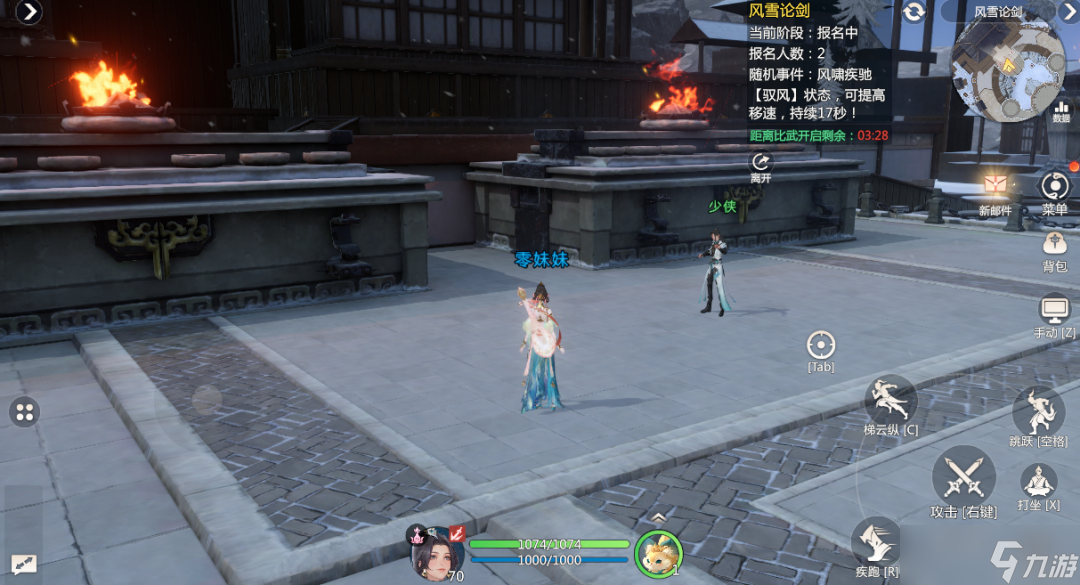Open the four-dot quick menu button

pos(25,411)
